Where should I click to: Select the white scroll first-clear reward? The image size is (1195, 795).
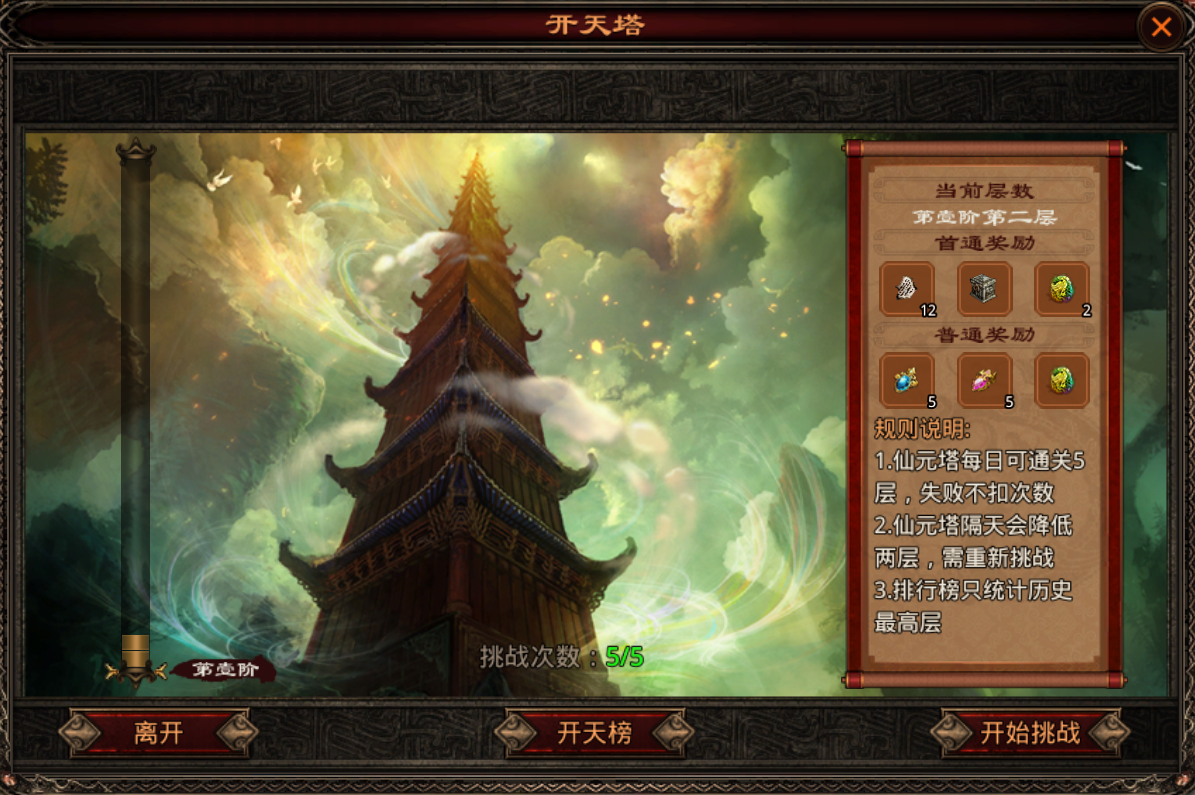[x=907, y=289]
